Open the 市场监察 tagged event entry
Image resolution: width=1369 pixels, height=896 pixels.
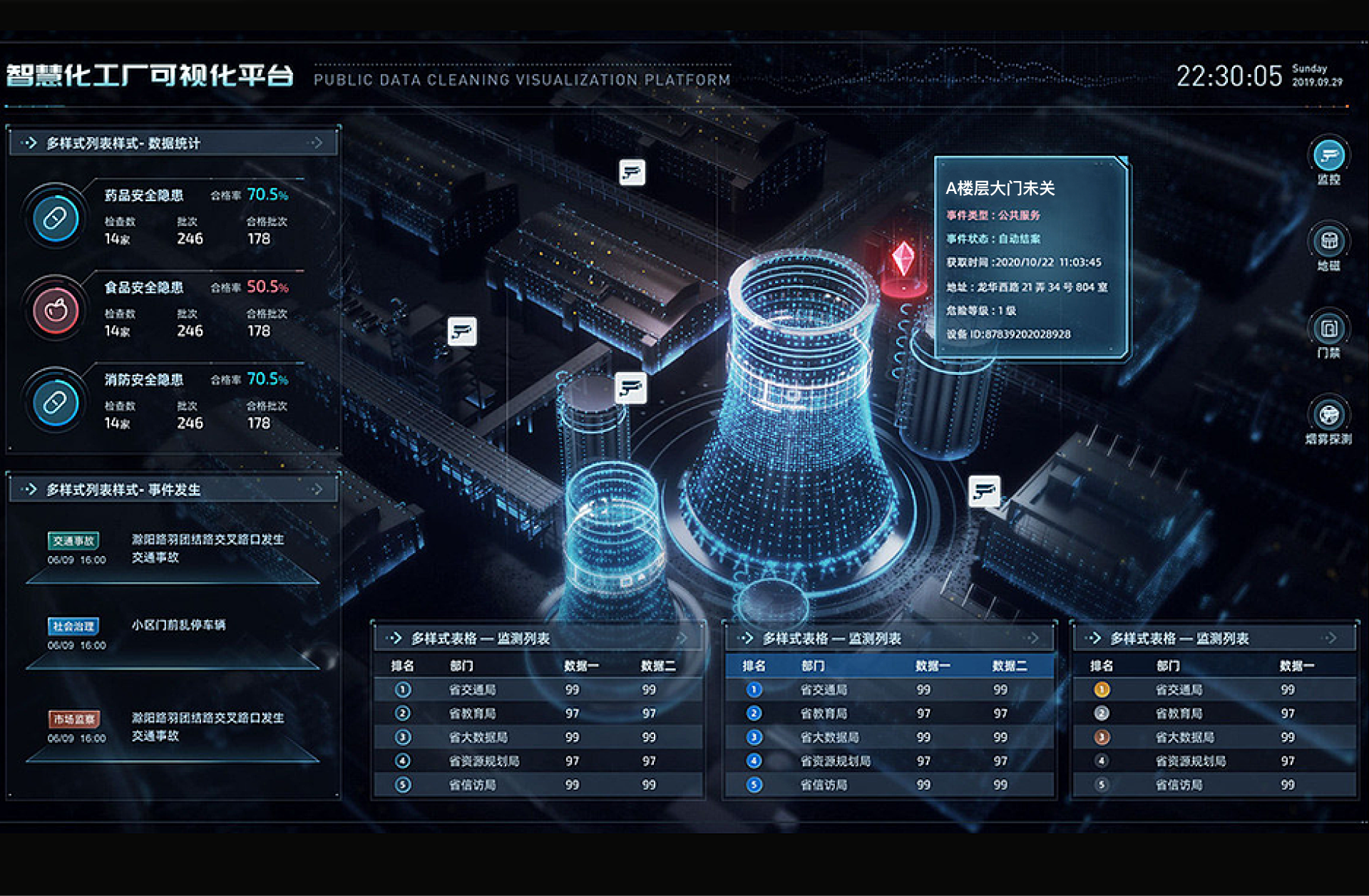(x=73, y=719)
